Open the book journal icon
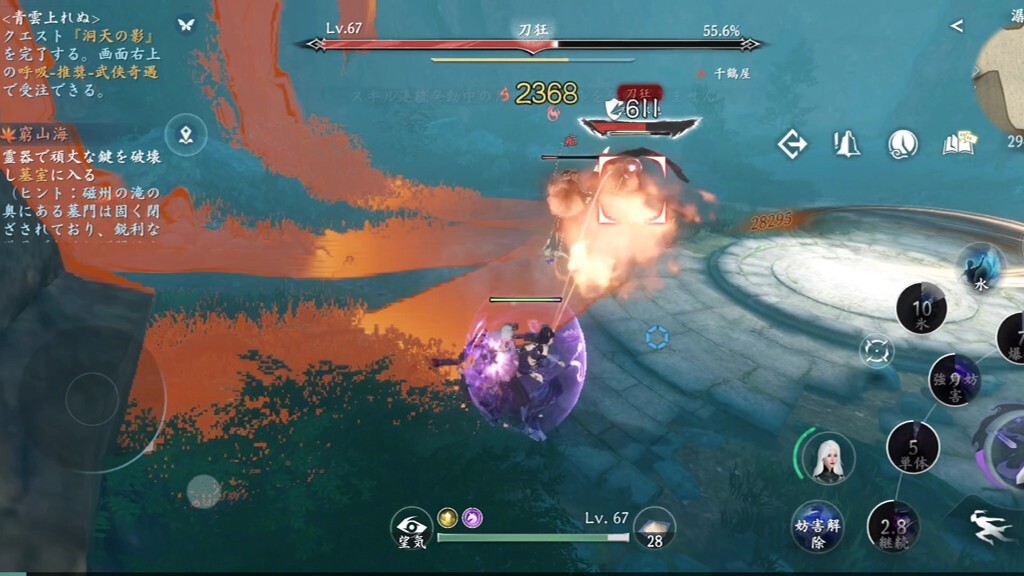Screen dimensions: 1024x576 click(958, 145)
